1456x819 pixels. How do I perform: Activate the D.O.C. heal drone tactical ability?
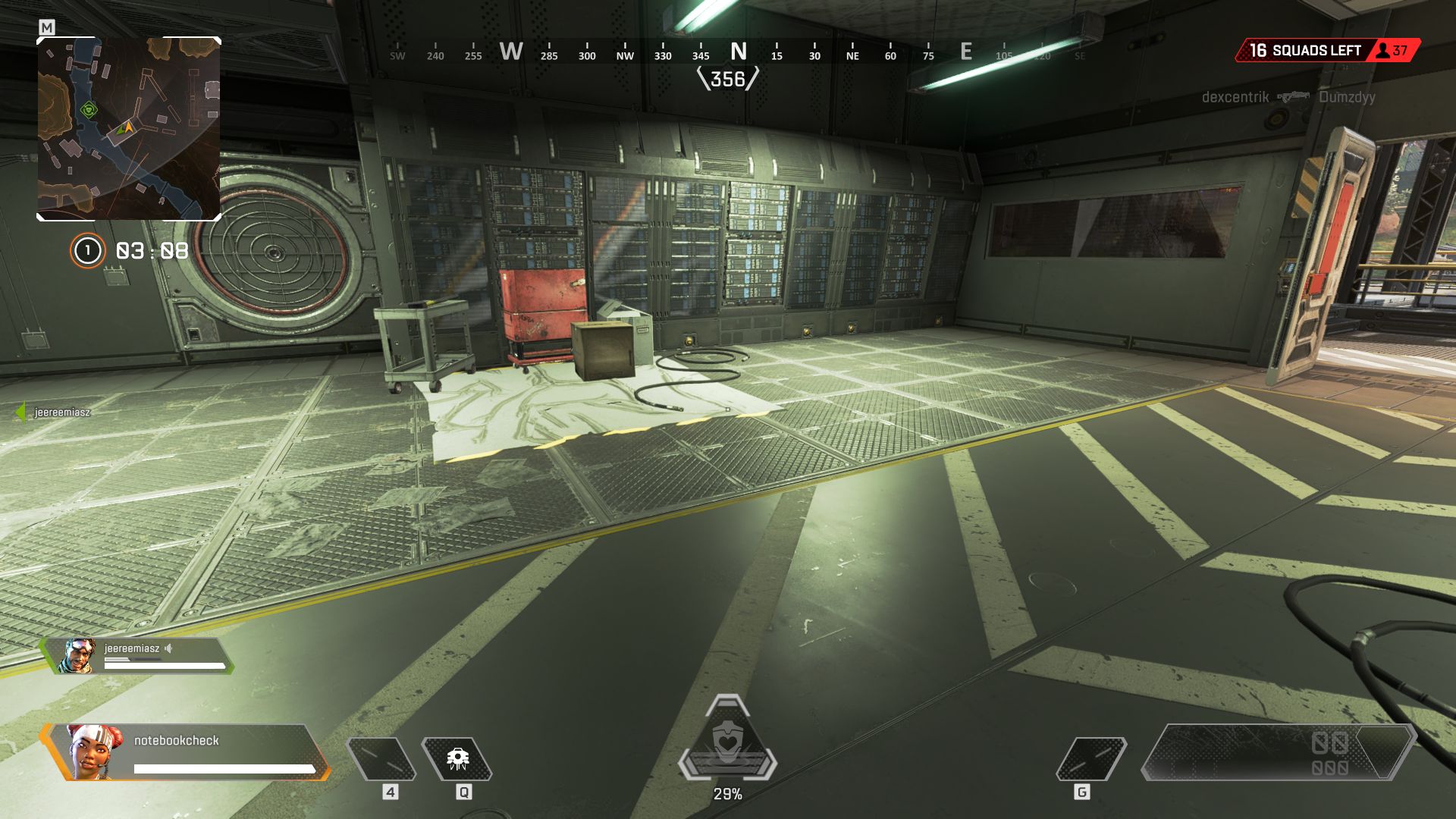click(457, 759)
